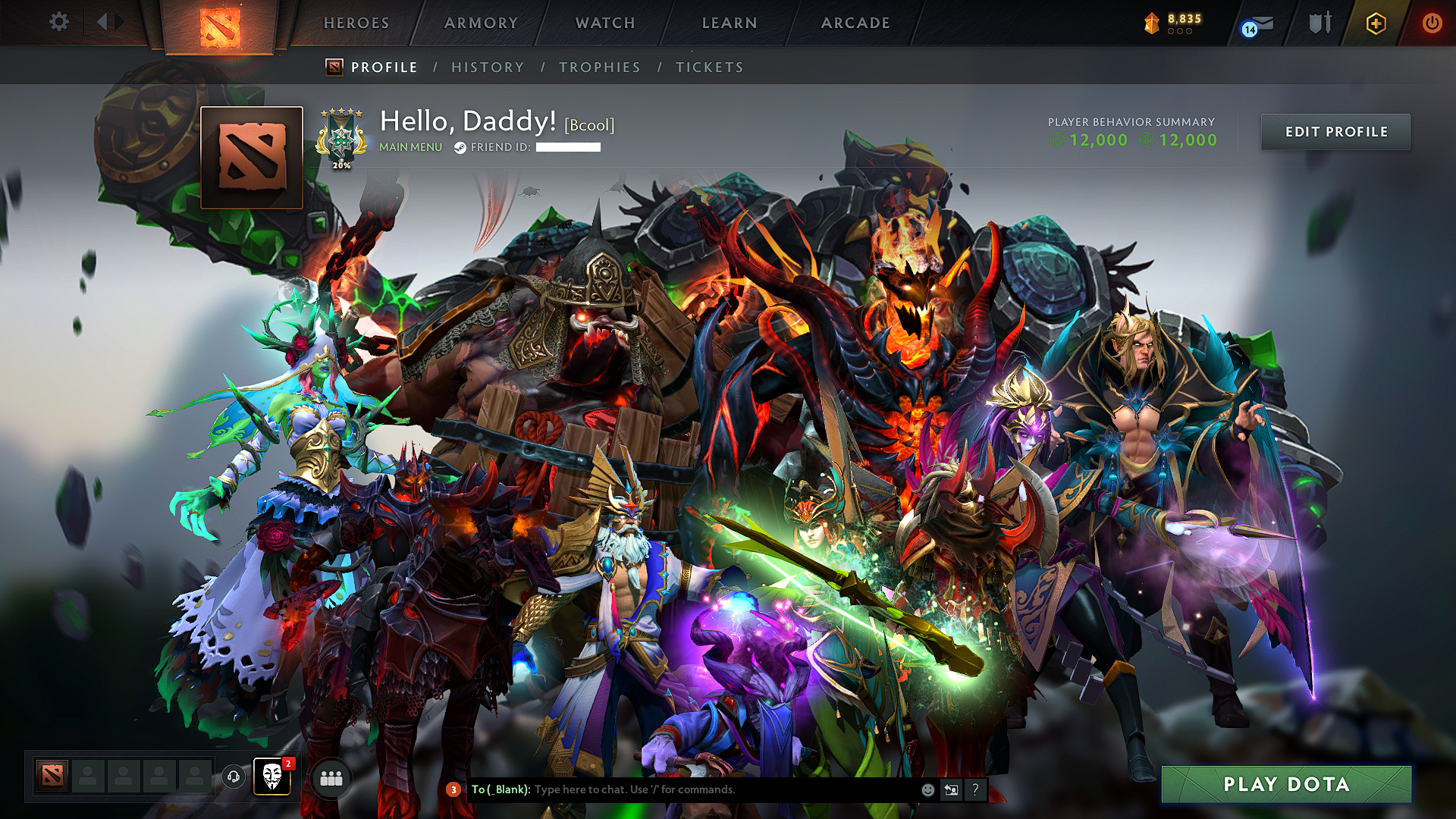Open the WATCH menu
Screen dimensions: 1456x819
tap(604, 23)
